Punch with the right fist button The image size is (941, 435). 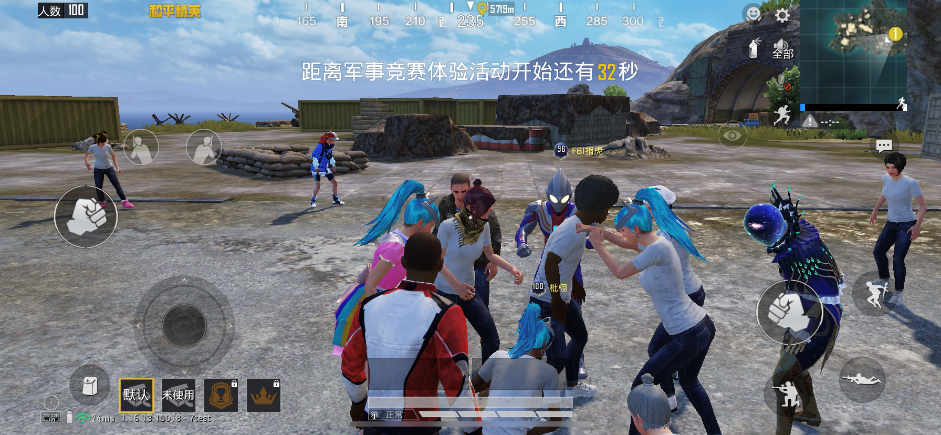coord(789,311)
